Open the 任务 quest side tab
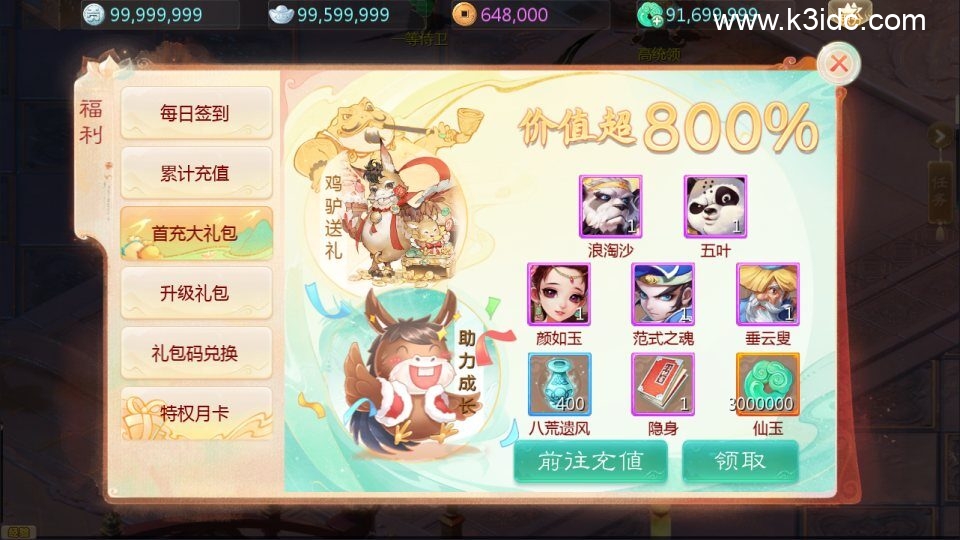 coord(940,200)
